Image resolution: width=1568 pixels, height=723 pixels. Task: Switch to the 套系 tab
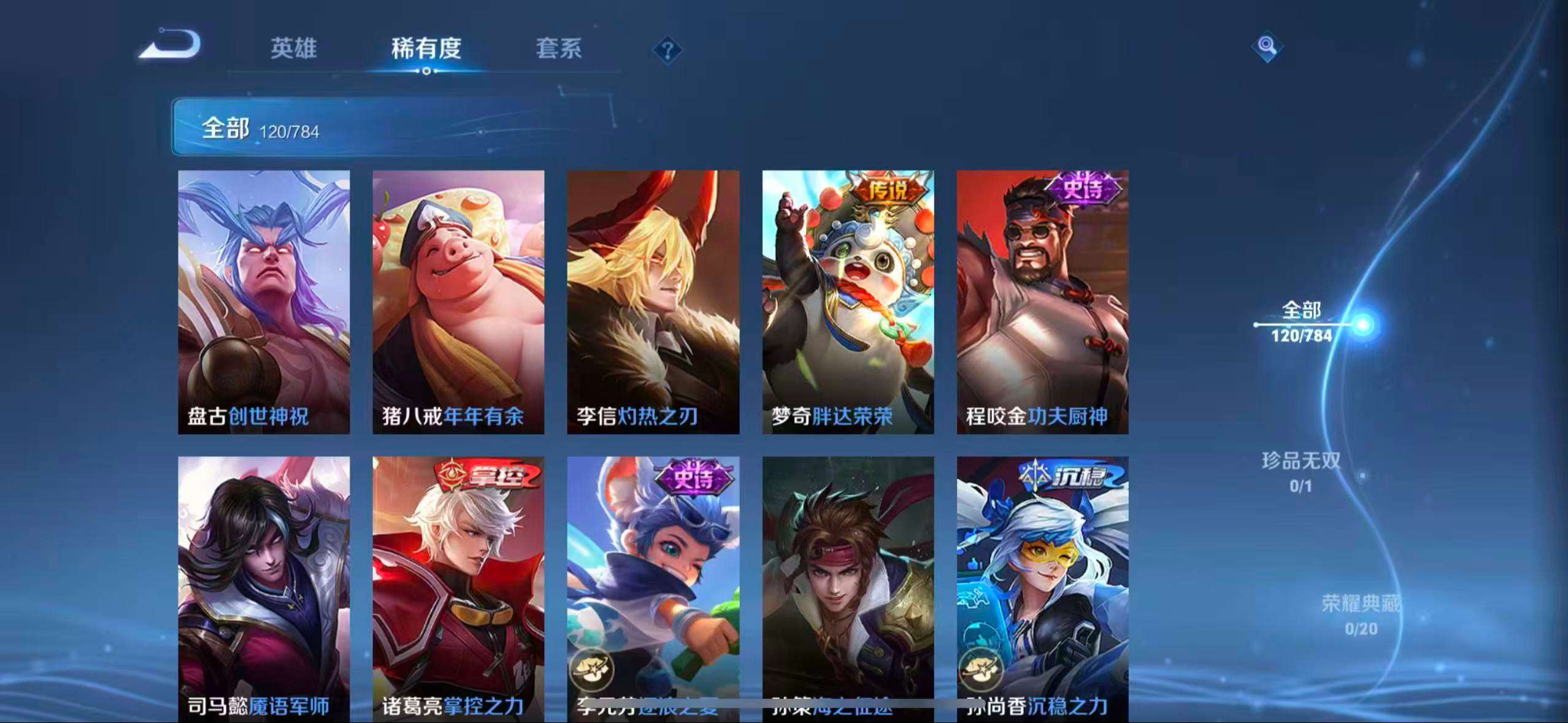559,49
